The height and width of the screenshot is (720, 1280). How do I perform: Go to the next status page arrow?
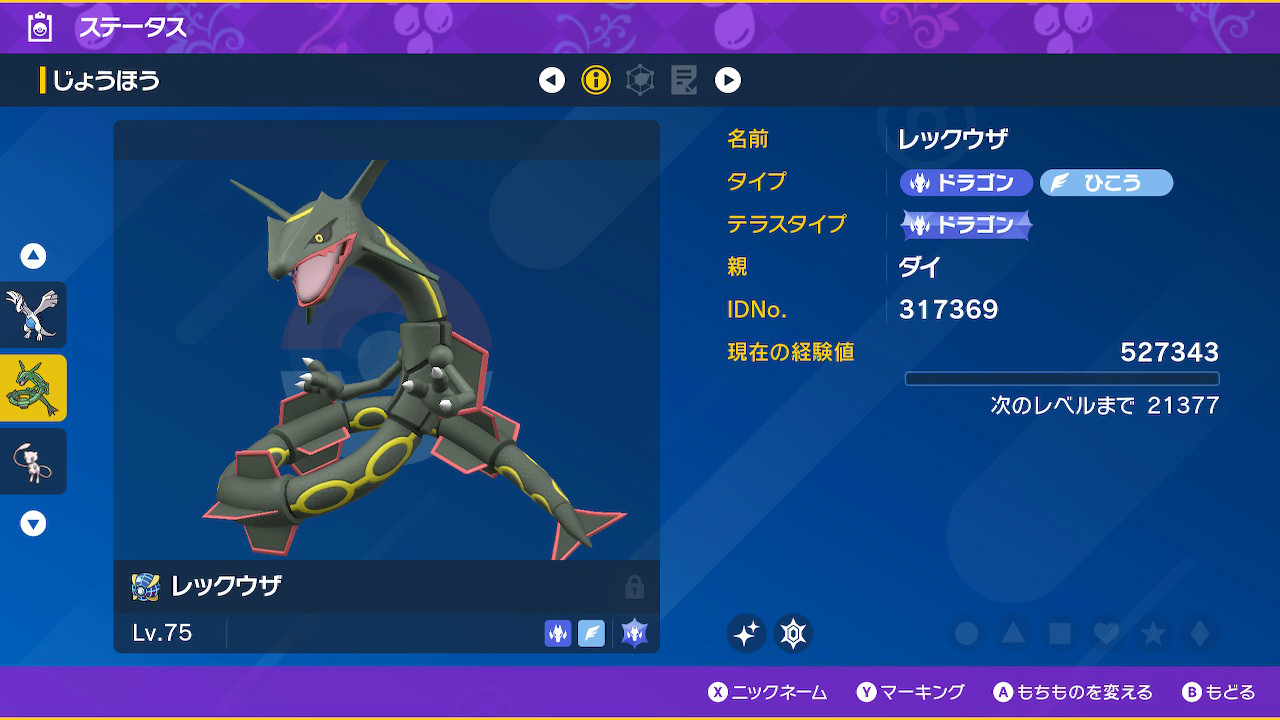(x=728, y=80)
